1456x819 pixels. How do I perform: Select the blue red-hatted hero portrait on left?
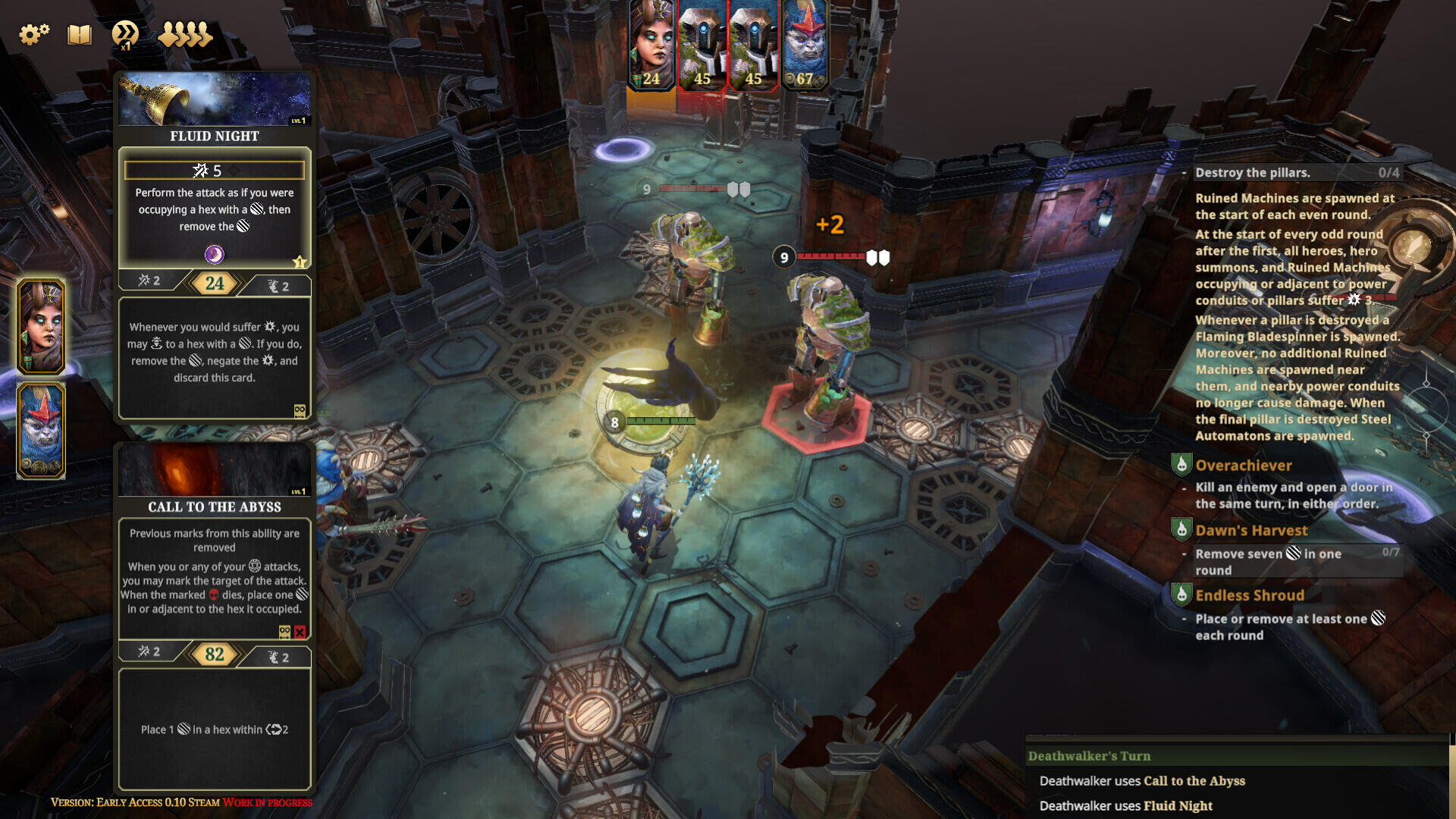[41, 430]
